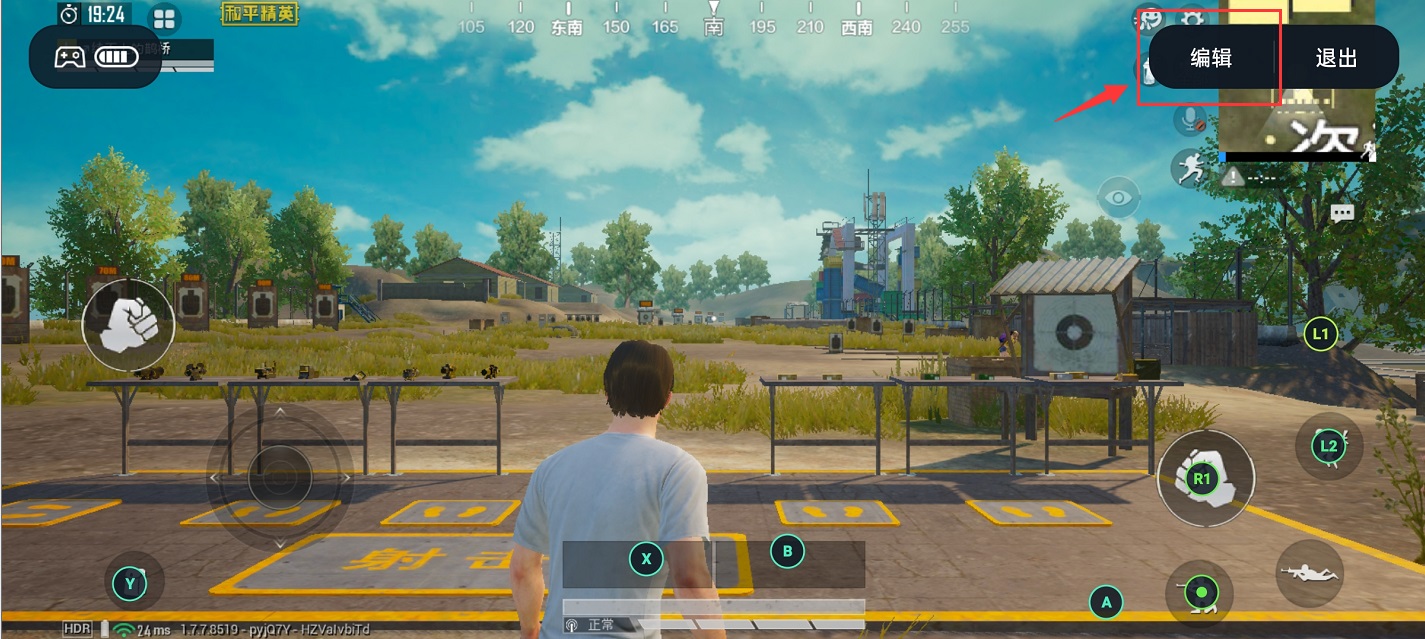
Task: Activate the prone soldier stance button
Action: point(1309,572)
